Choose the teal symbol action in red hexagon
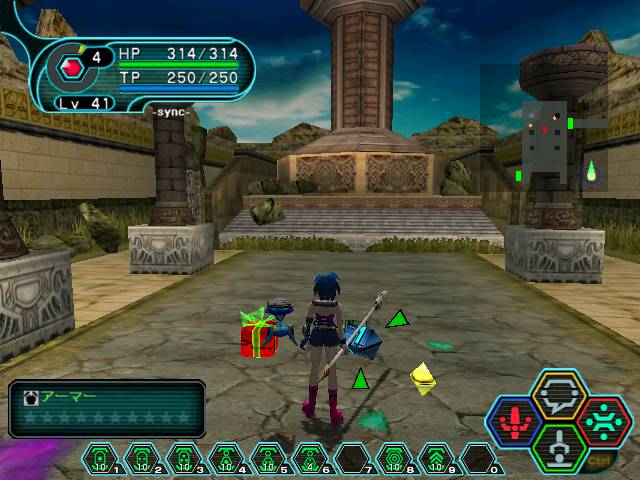 pyautogui.click(x=601, y=421)
